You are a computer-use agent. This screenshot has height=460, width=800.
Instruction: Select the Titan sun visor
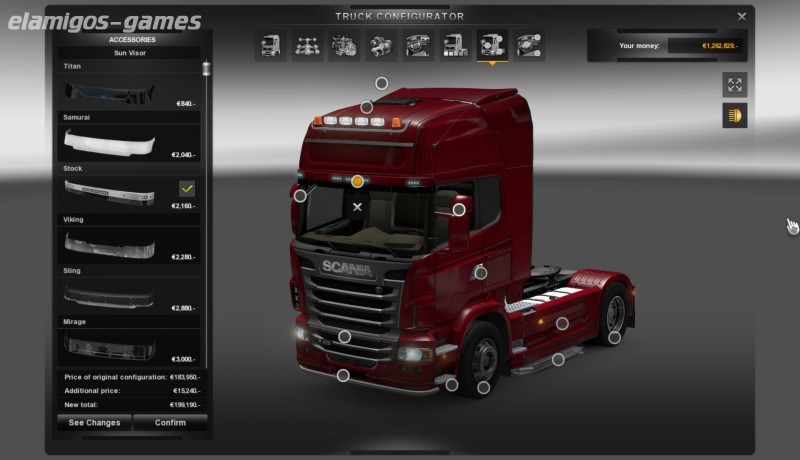pos(128,91)
